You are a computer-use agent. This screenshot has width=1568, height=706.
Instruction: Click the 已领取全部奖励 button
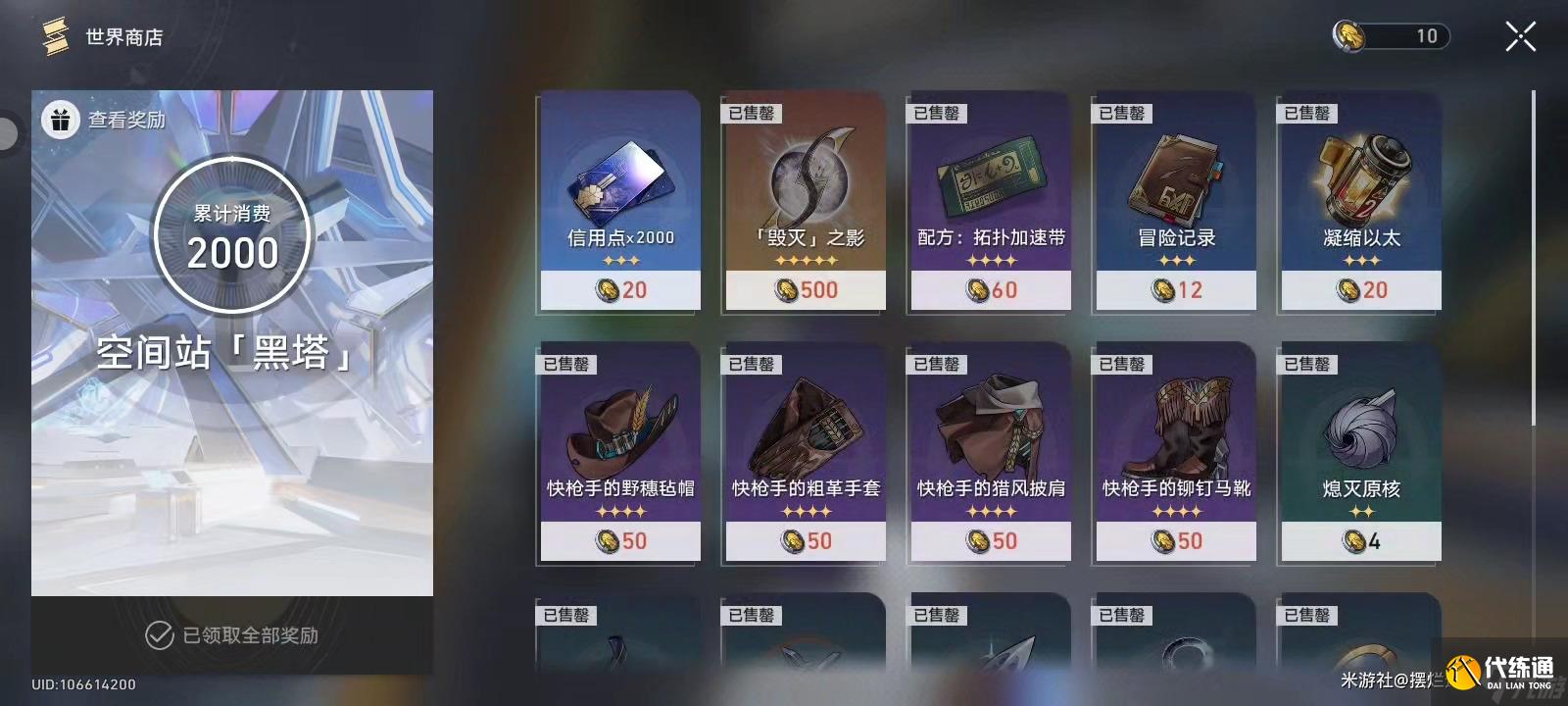pyautogui.click(x=248, y=635)
